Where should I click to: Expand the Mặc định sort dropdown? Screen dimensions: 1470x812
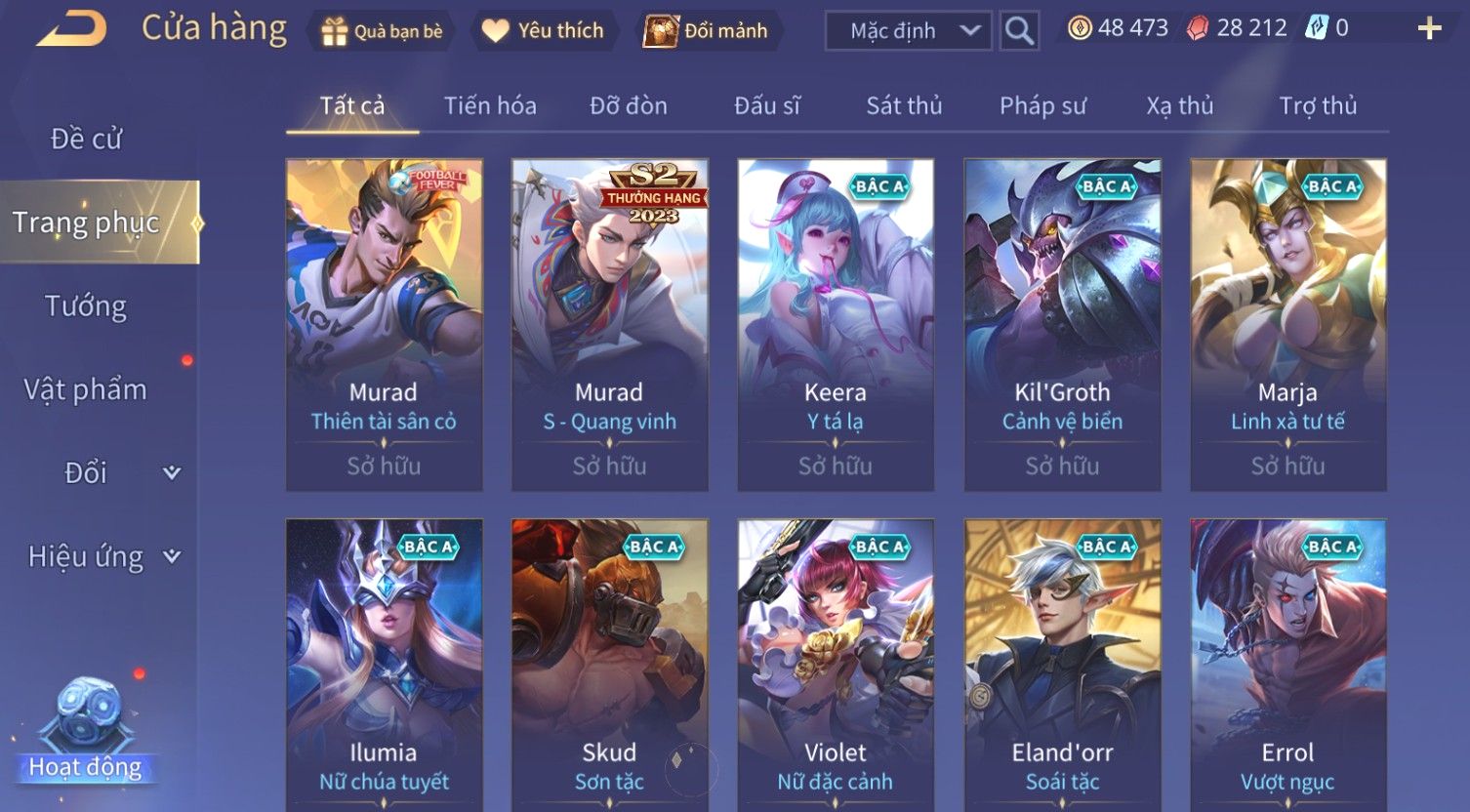(908, 31)
